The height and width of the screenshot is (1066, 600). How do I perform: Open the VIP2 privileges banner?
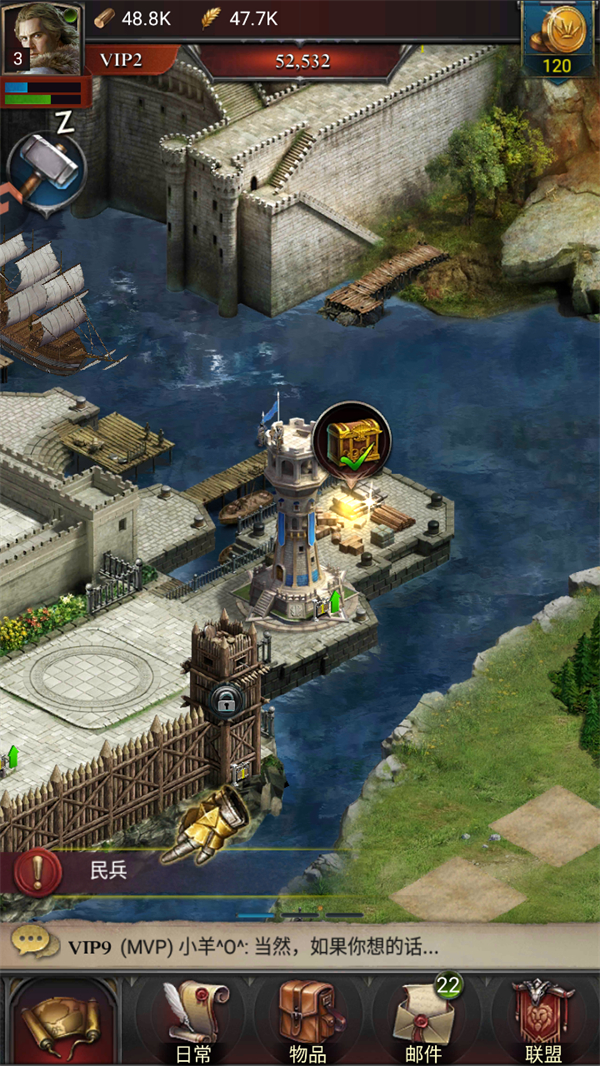pos(120,61)
